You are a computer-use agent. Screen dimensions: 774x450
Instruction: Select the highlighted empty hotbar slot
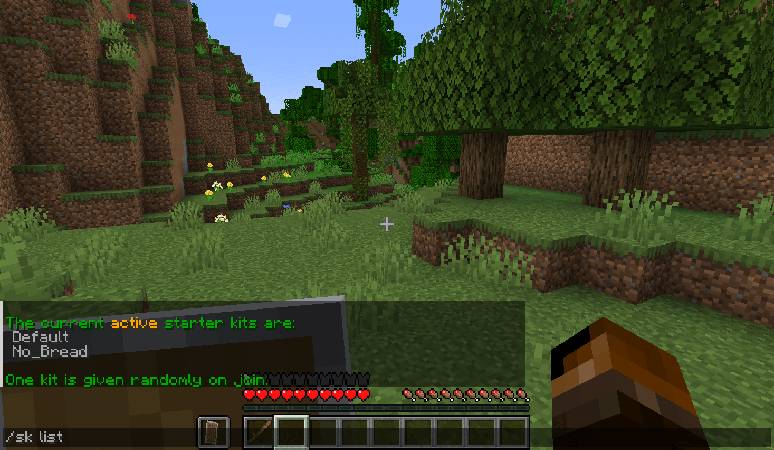coord(291,432)
